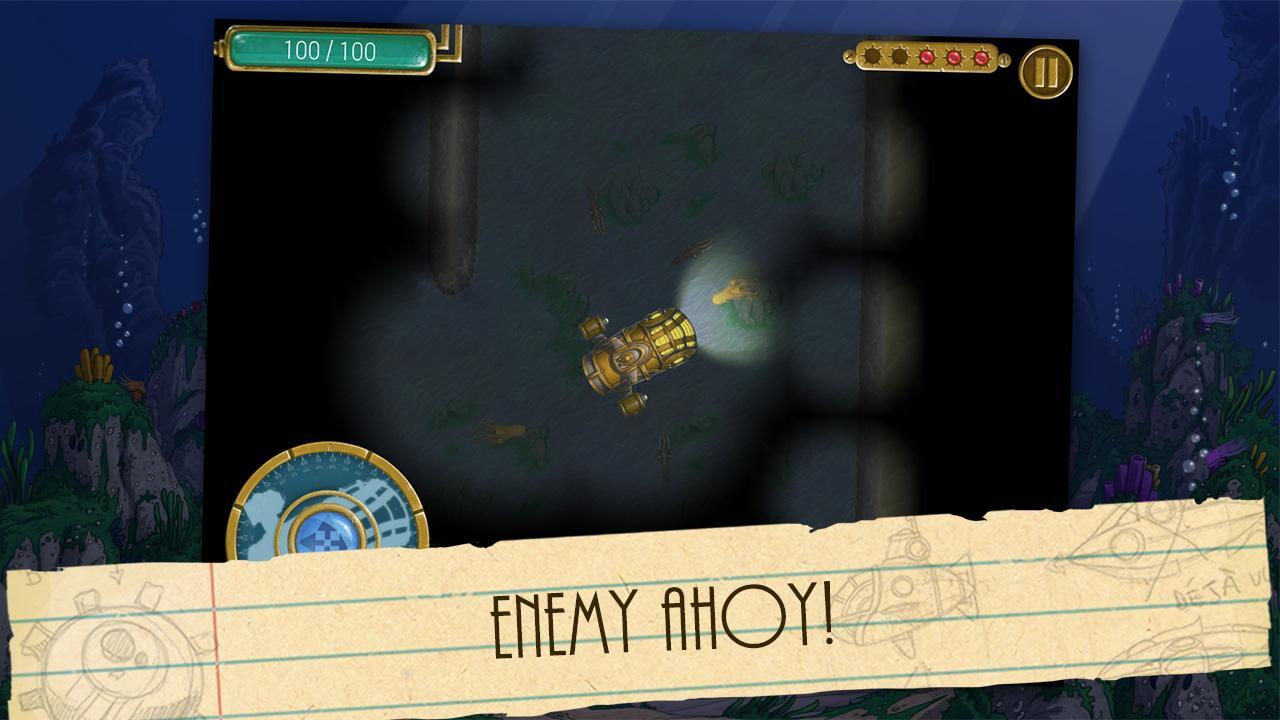Tap the 100/100 health gauge
This screenshot has width=1280, height=720.
[333, 49]
